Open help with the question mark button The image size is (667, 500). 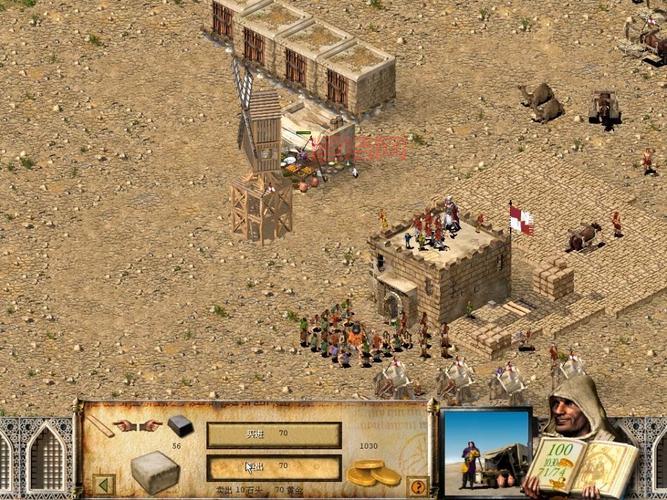417,486
